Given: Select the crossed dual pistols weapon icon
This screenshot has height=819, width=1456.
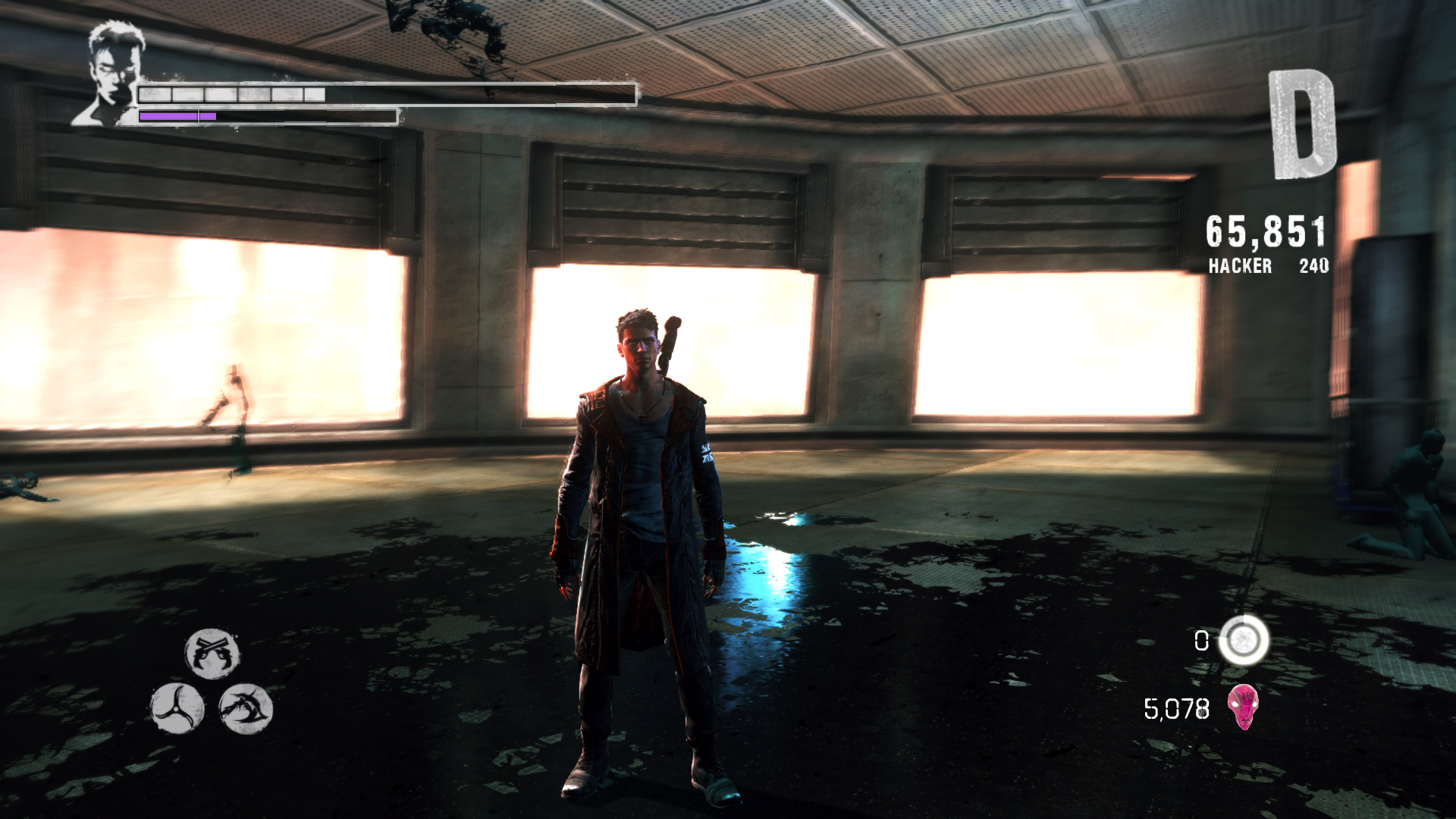Looking at the screenshot, I should [212, 653].
